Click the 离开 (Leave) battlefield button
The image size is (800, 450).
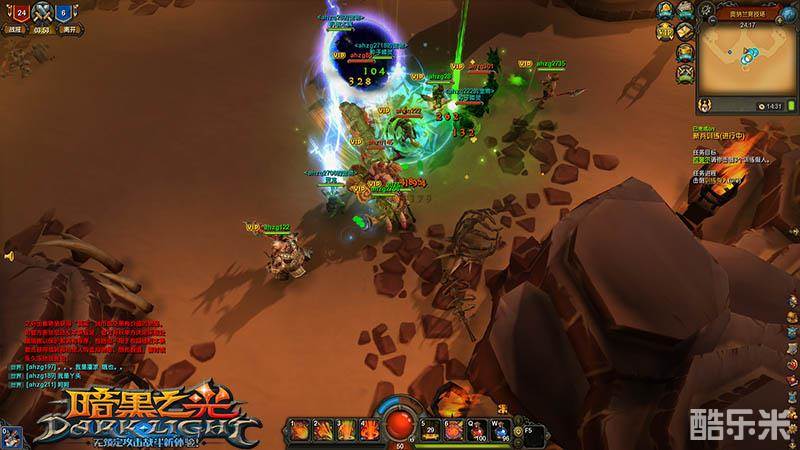(67, 30)
